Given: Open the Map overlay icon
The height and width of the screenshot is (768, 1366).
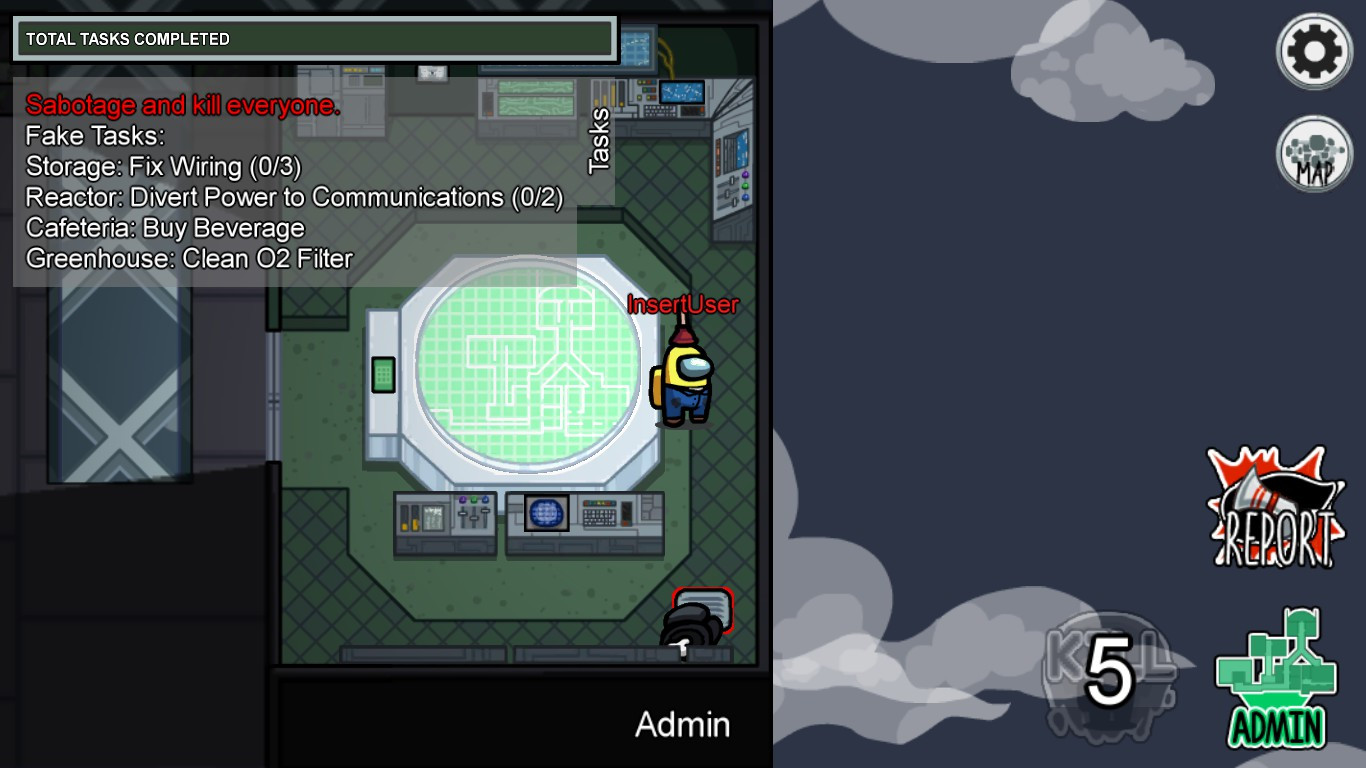Looking at the screenshot, I should 1313,152.
